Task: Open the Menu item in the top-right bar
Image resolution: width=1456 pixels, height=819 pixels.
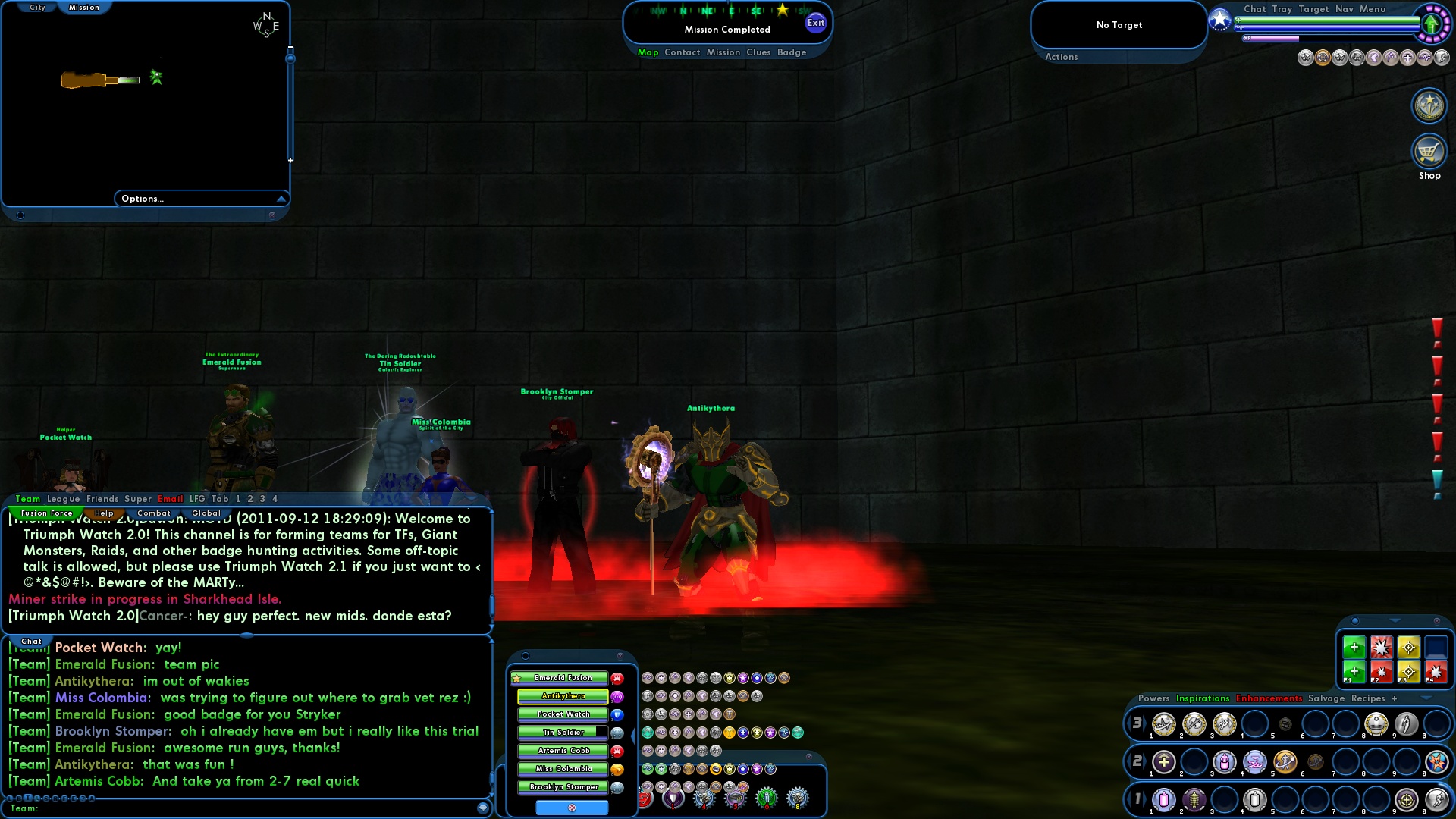Action: coord(1373,9)
